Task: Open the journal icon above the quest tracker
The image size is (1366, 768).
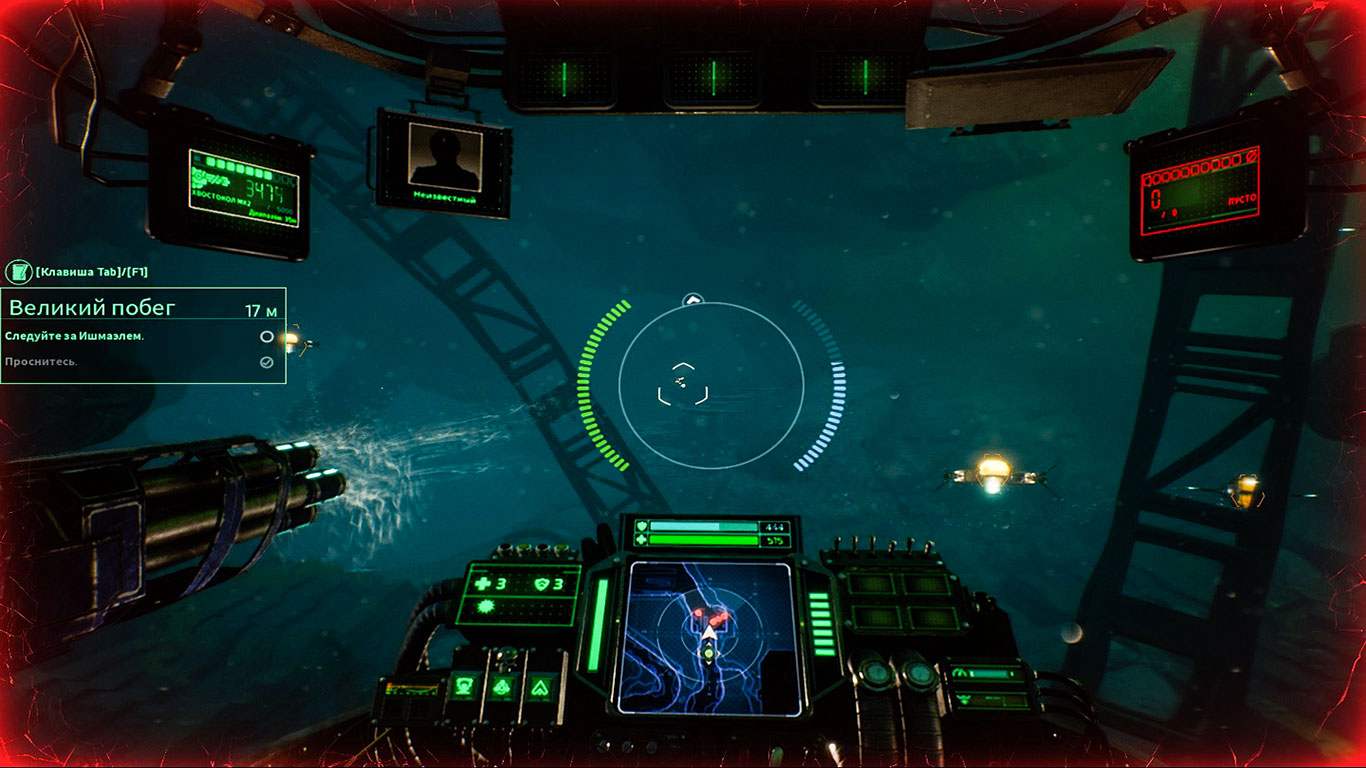Action: pyautogui.click(x=19, y=271)
